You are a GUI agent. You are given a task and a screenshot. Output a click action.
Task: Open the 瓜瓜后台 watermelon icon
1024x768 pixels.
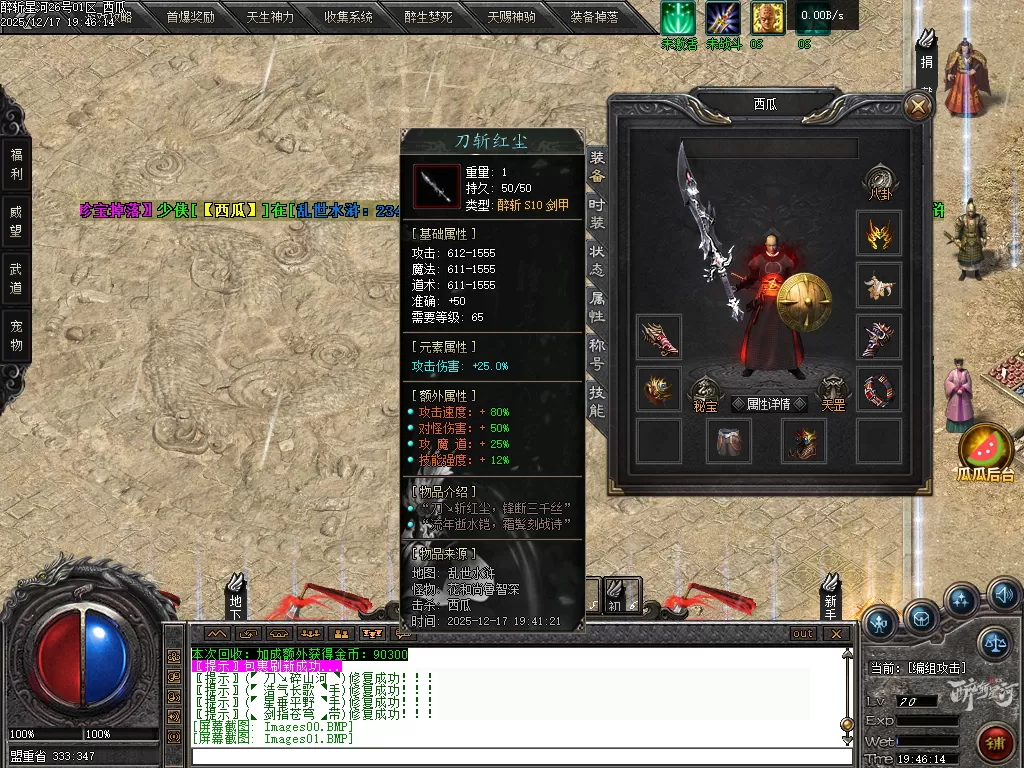tap(986, 453)
